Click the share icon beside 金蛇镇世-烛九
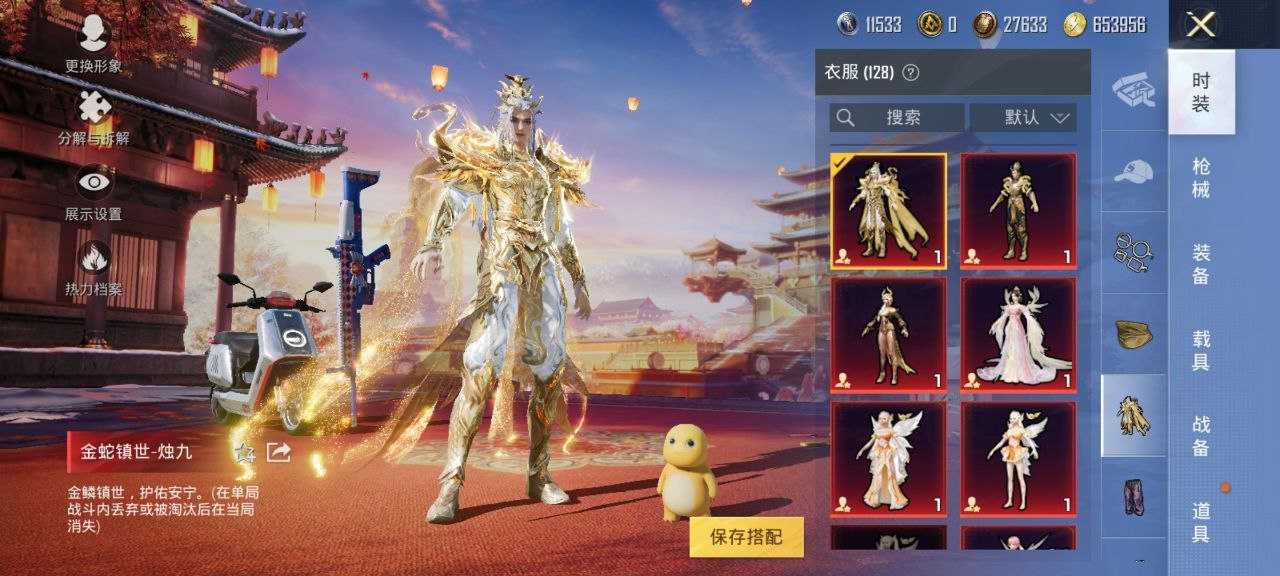This screenshot has height=576, width=1280. (279, 453)
